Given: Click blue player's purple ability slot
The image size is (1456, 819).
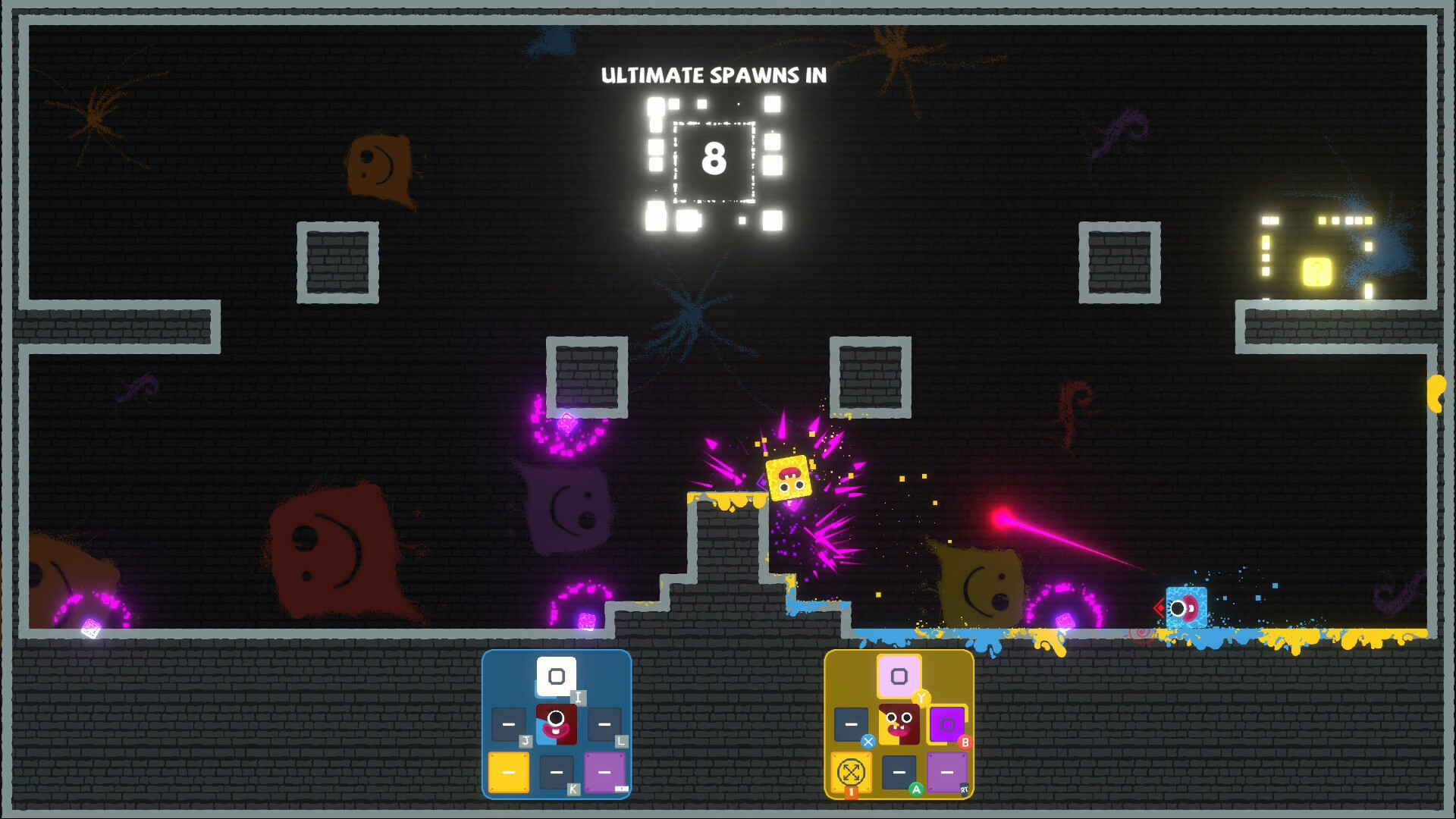Looking at the screenshot, I should (x=603, y=772).
